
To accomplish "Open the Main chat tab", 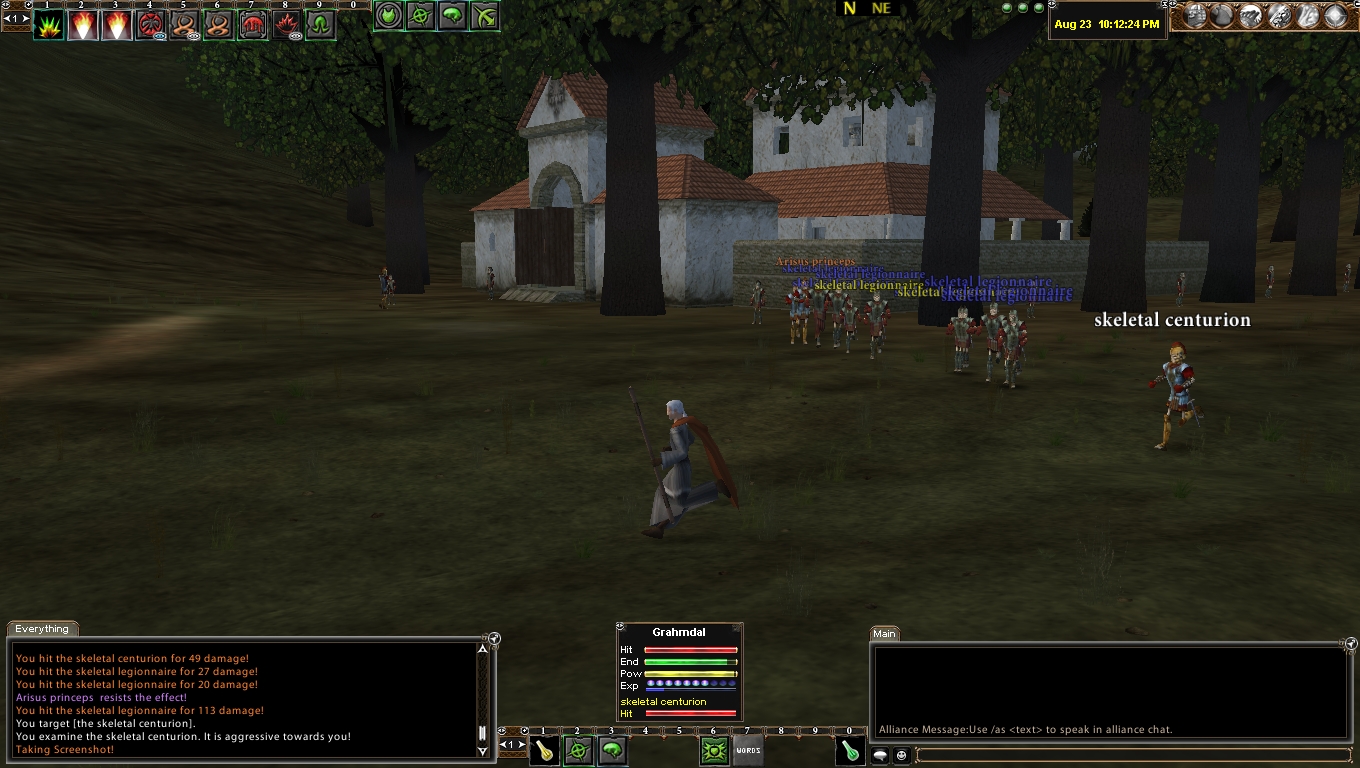I will (884, 633).
